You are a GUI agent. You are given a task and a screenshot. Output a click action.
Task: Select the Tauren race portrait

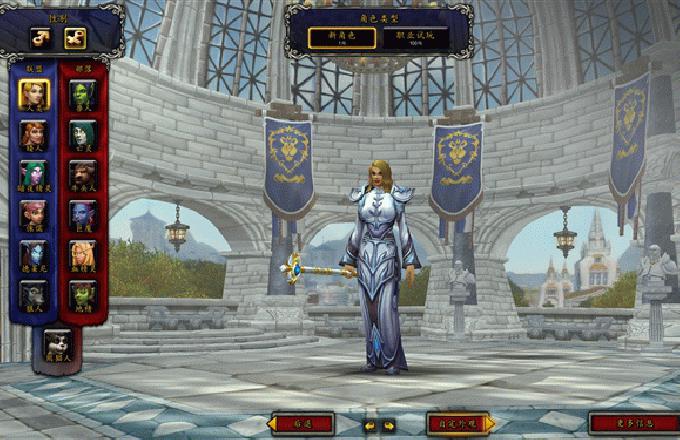pyautogui.click(x=83, y=174)
